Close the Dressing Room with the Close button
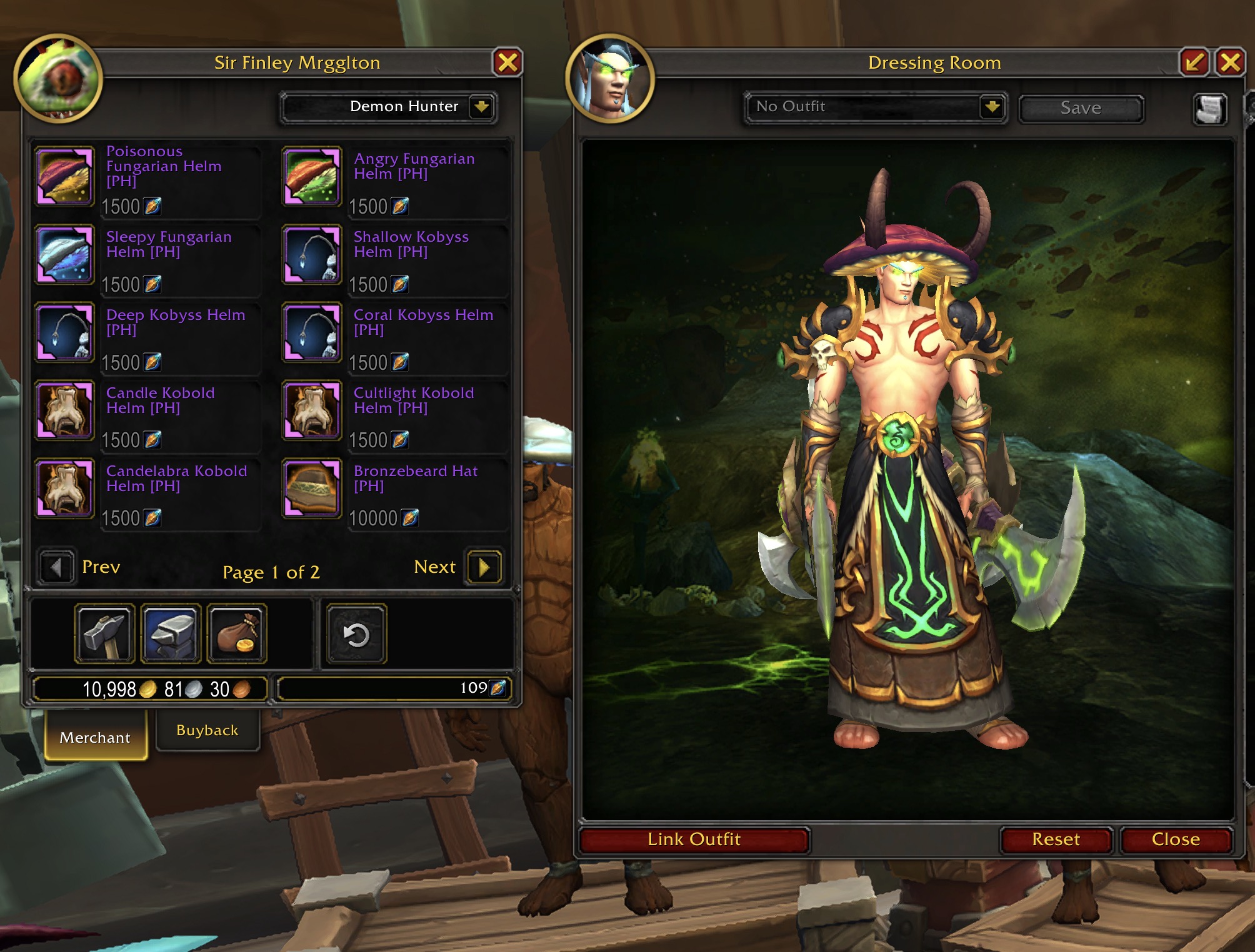The width and height of the screenshot is (1255, 952). (x=1176, y=839)
